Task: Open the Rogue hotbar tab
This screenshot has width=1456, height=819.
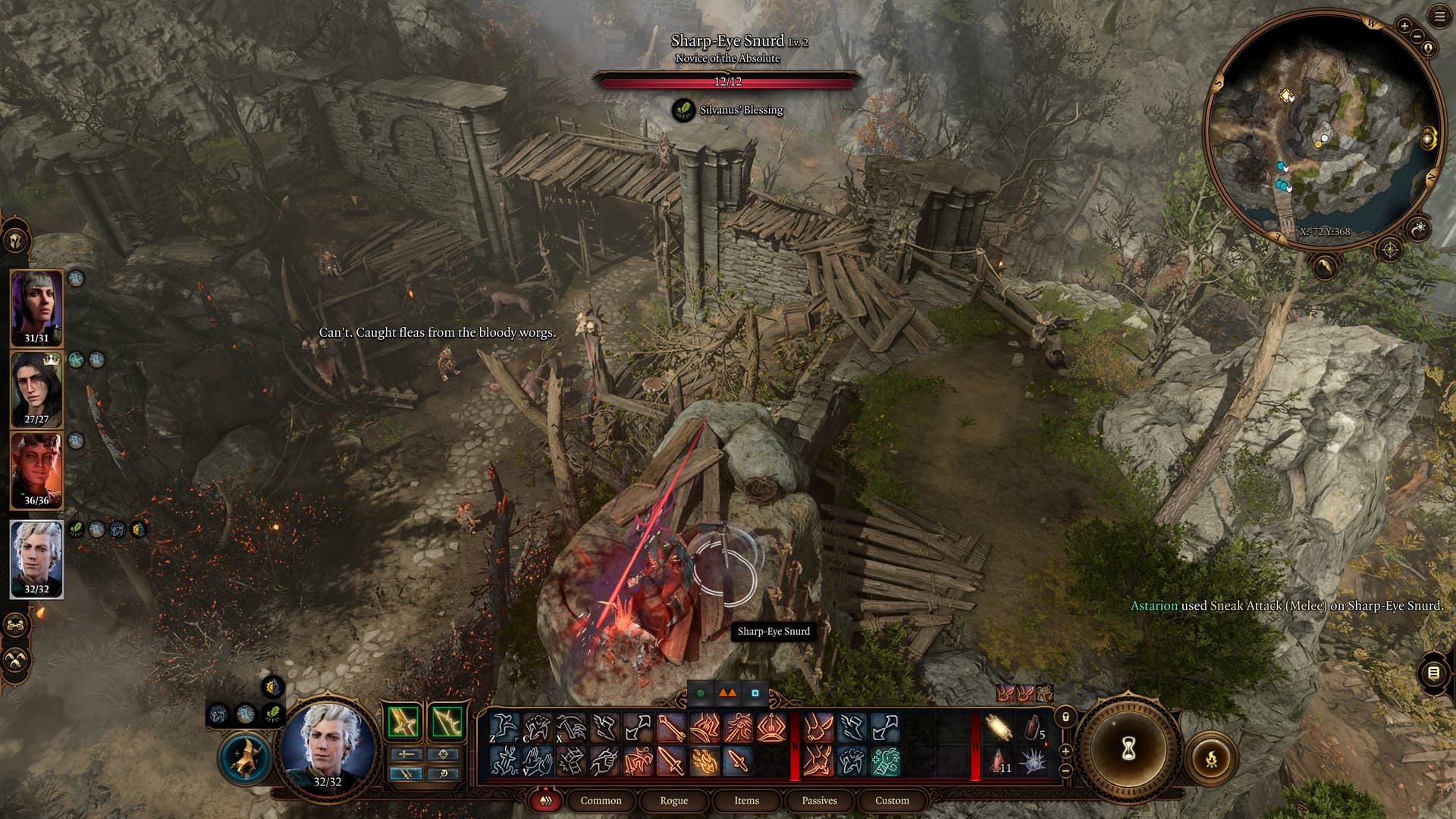Action: (x=673, y=800)
